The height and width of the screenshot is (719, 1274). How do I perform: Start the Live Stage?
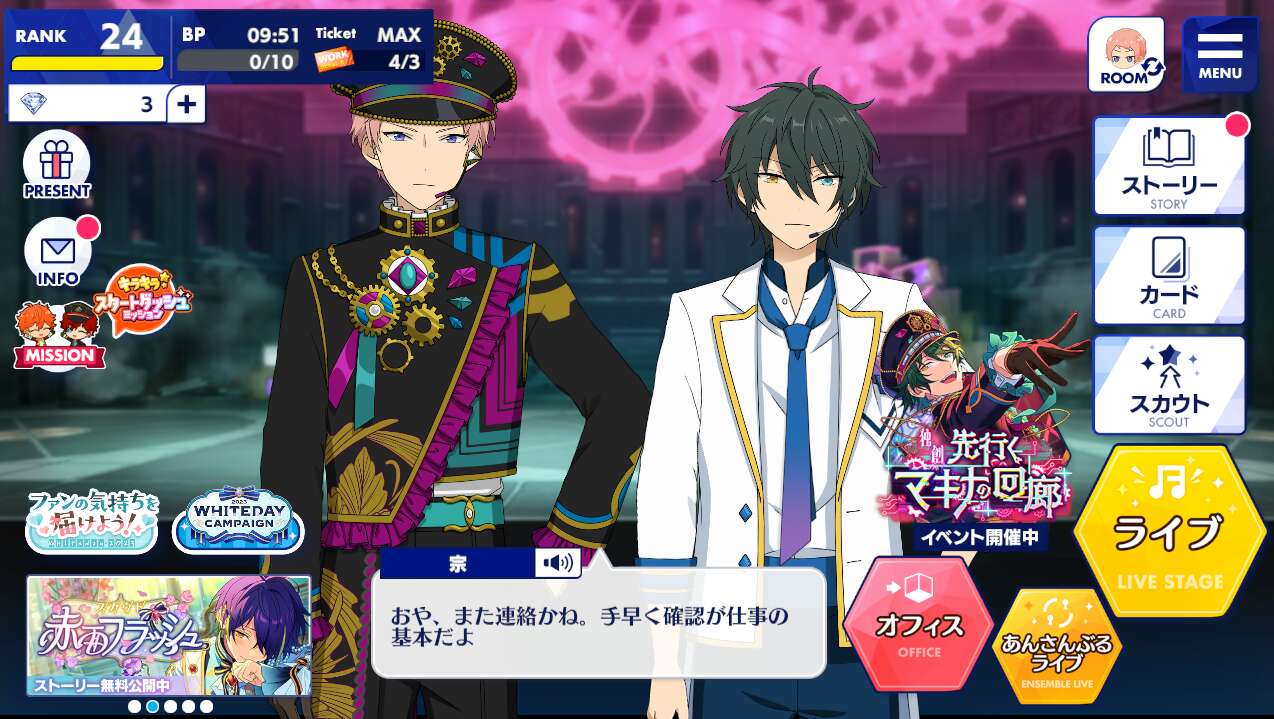(1168, 532)
